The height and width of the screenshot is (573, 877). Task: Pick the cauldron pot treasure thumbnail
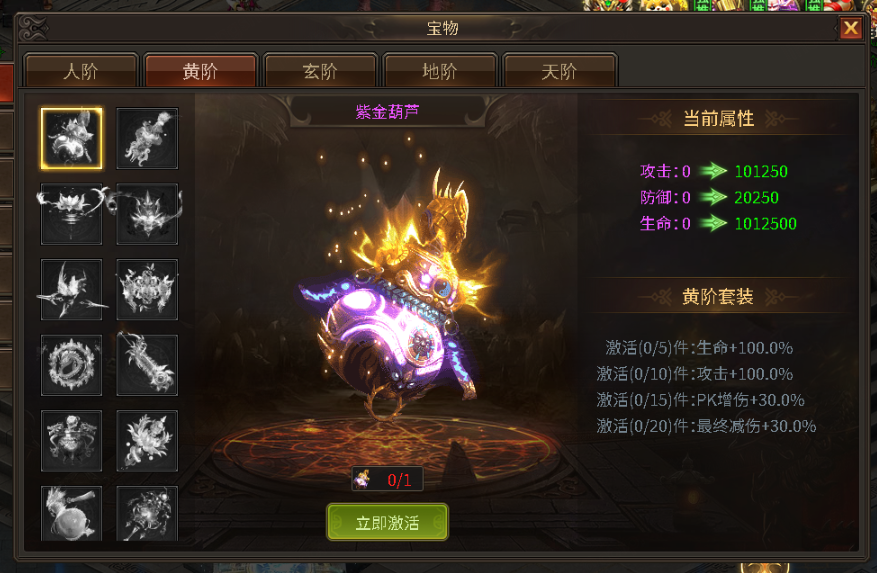click(x=71, y=440)
